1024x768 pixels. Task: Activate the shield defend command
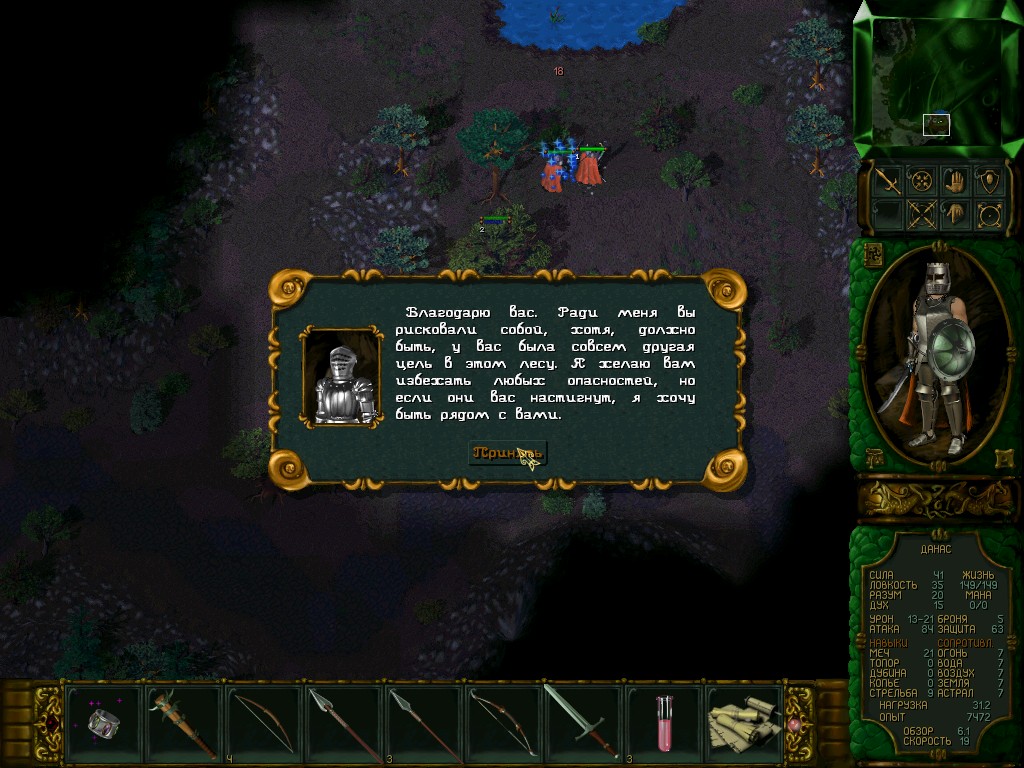(x=989, y=181)
